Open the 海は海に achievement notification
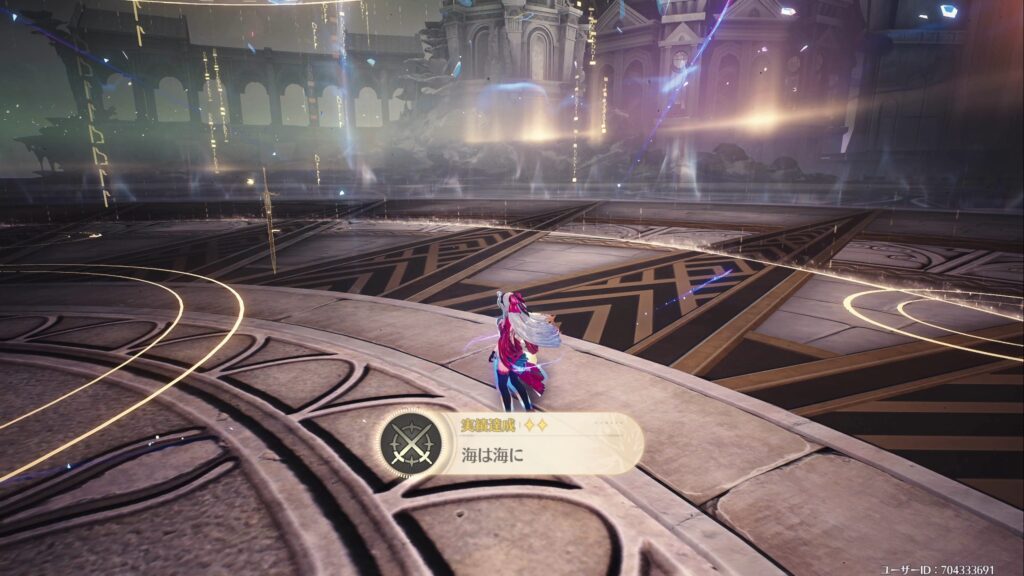Screen dimensions: 1024x576 (511, 444)
